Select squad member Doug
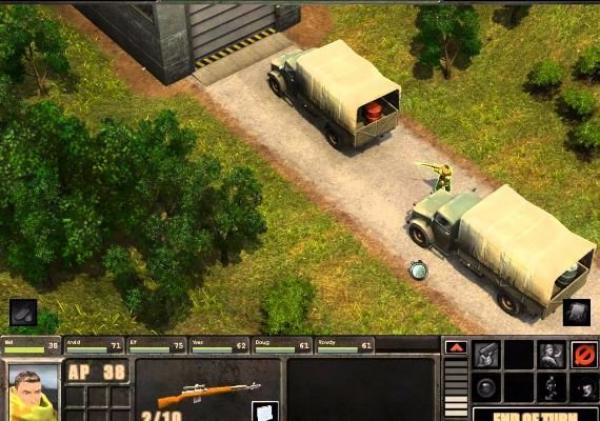 click(282, 346)
